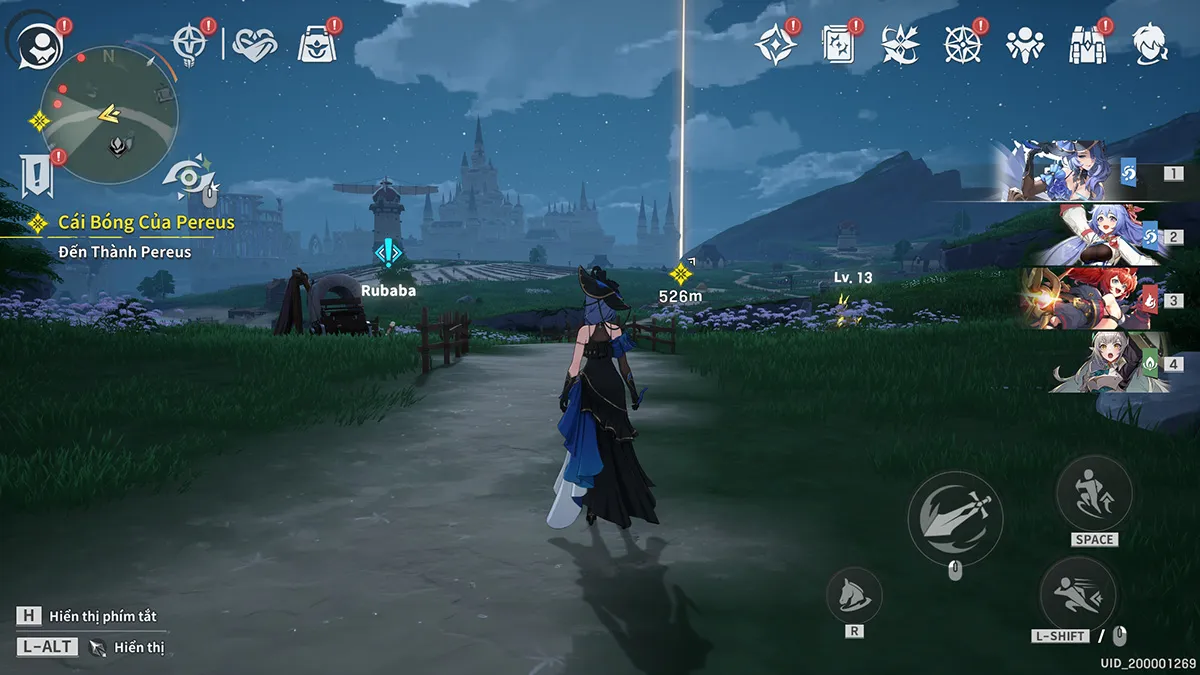Open the shop handbag icon
The image size is (1200, 675).
316,44
